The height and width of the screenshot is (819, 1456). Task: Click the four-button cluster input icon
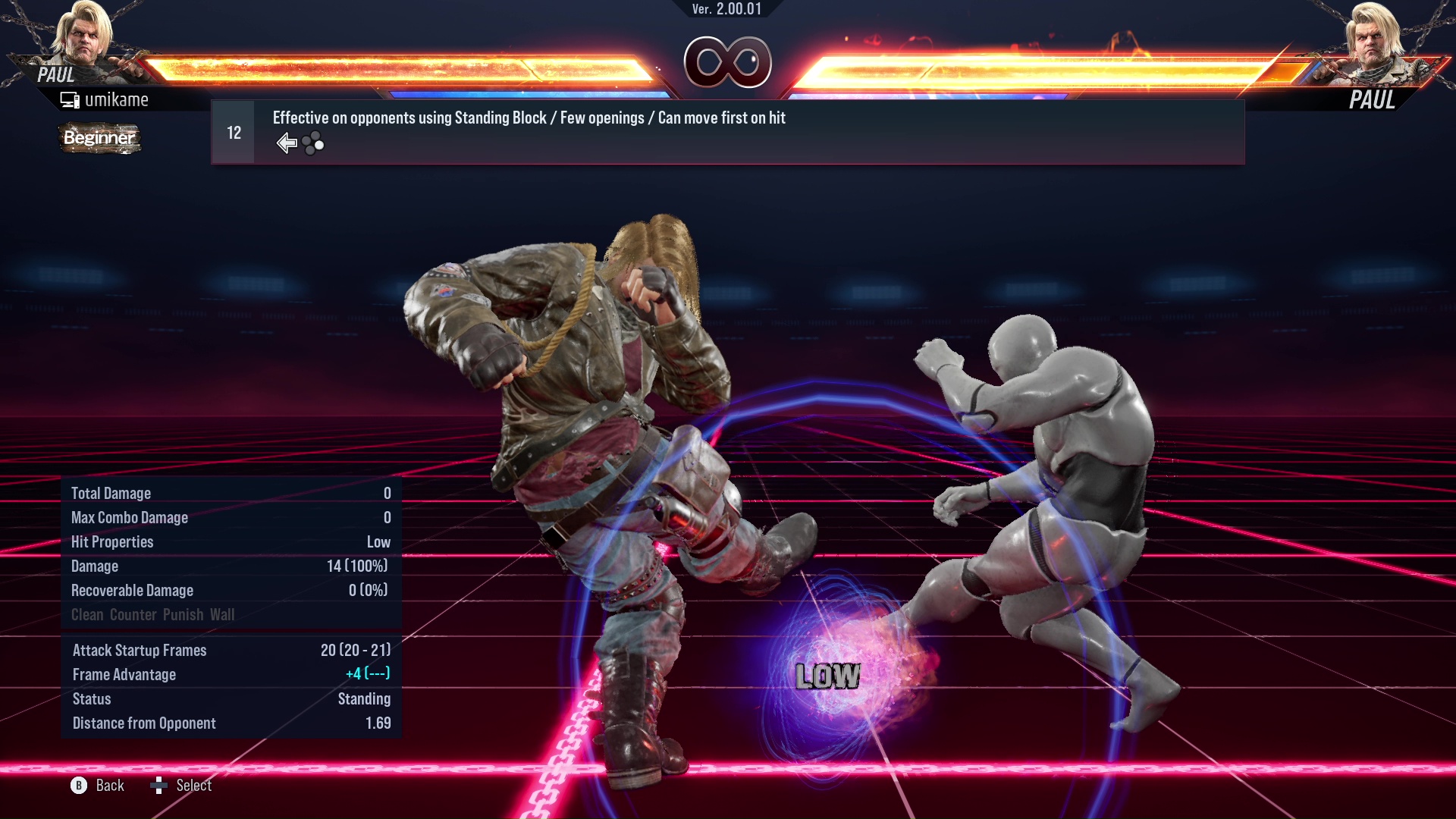312,142
